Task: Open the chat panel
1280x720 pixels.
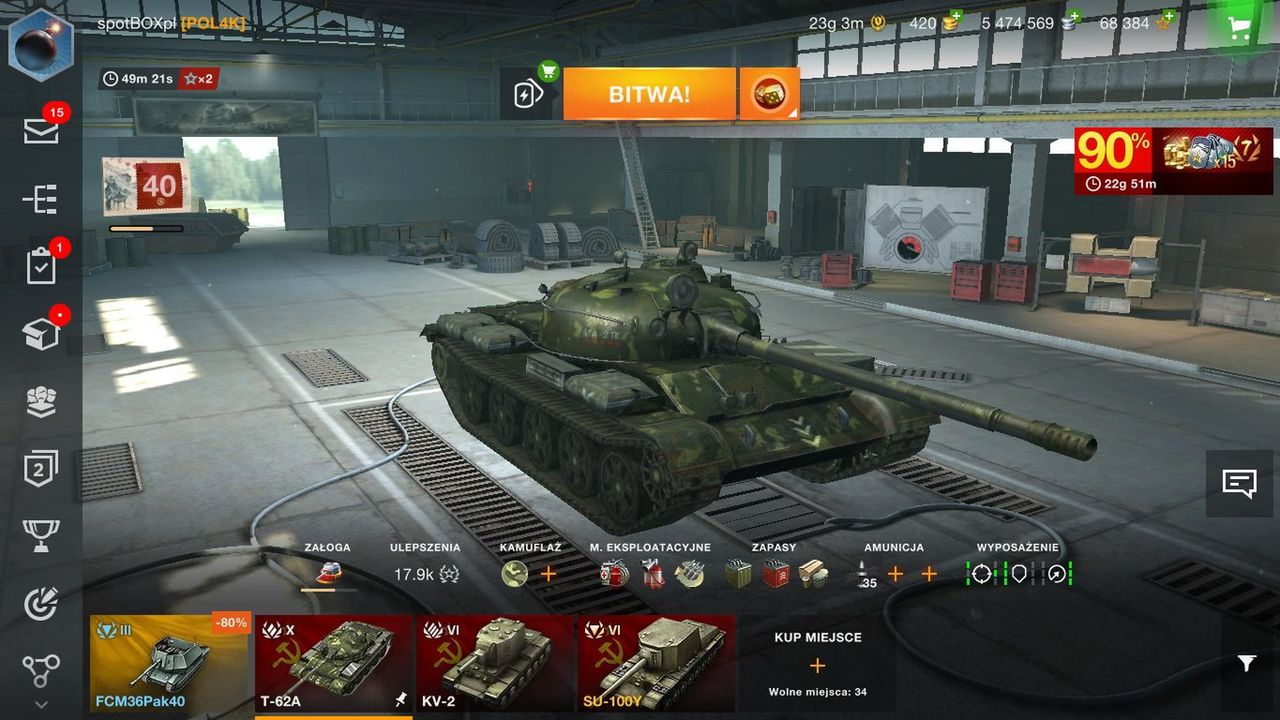Action: tap(1240, 484)
